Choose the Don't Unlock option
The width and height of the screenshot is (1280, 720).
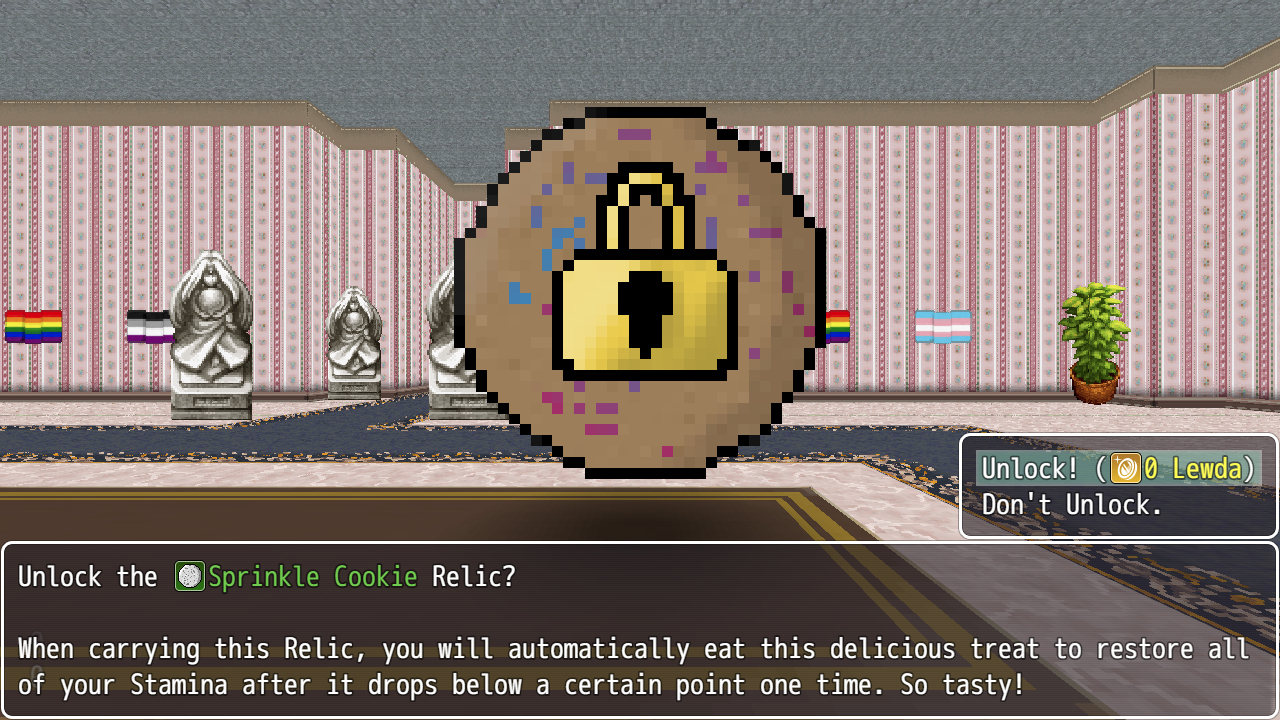tap(1068, 504)
